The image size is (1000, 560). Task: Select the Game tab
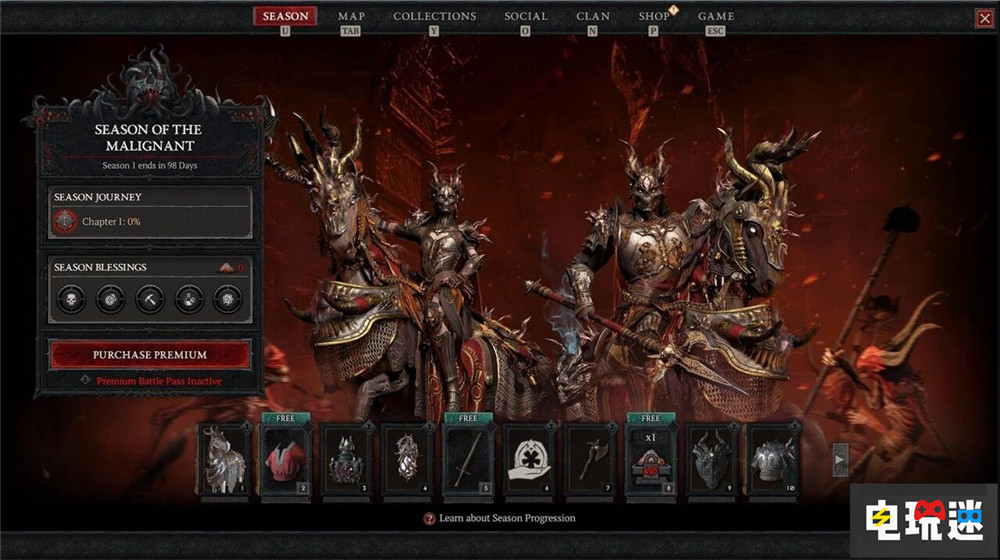716,16
